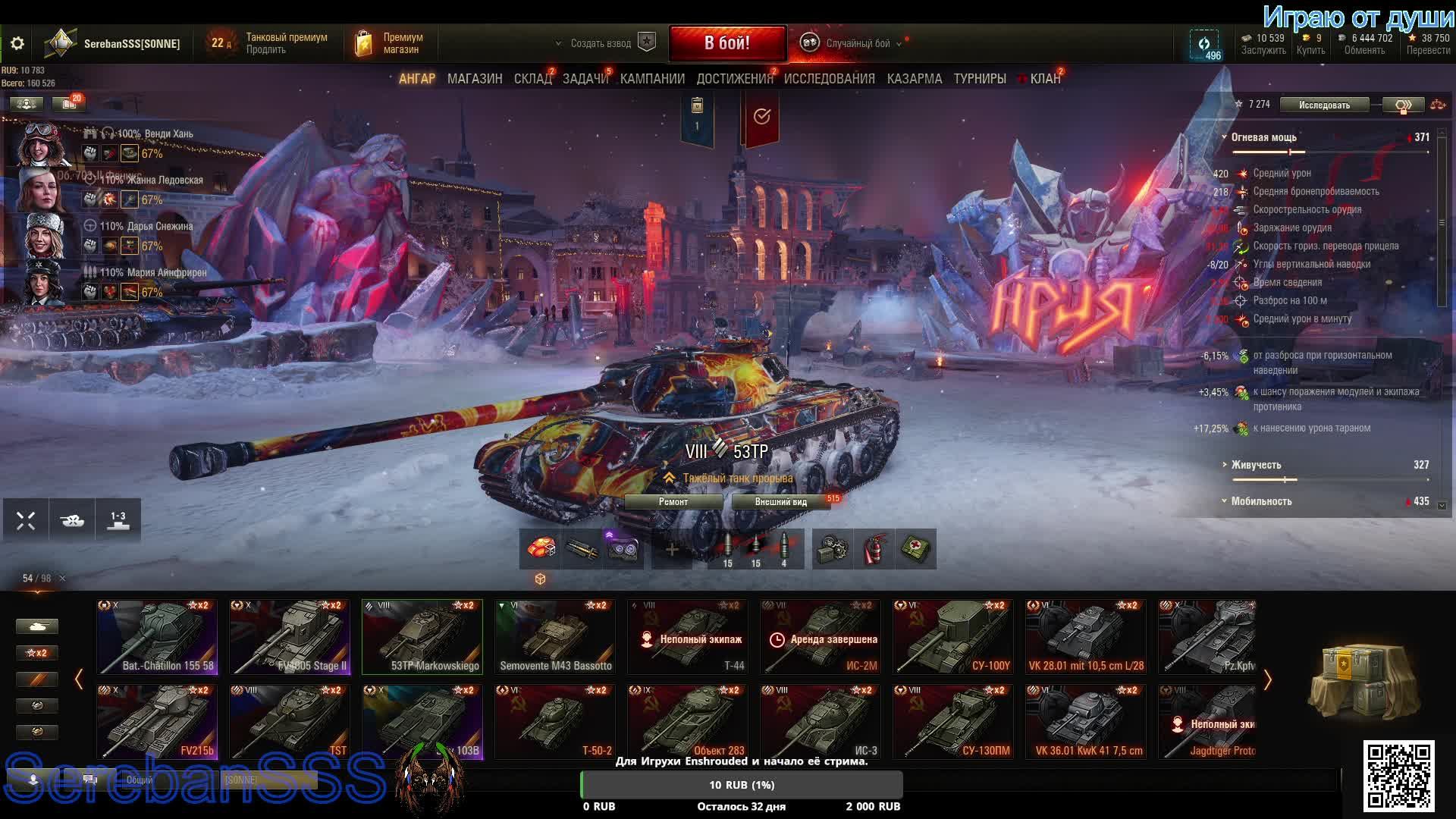Screen dimensions: 1456x819
Task: Click the Ремонт button
Action: (x=673, y=502)
